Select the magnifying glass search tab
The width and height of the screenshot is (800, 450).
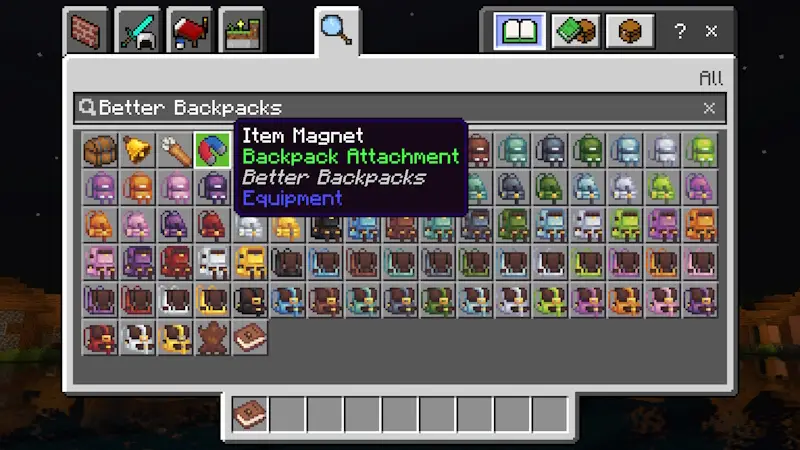337,30
